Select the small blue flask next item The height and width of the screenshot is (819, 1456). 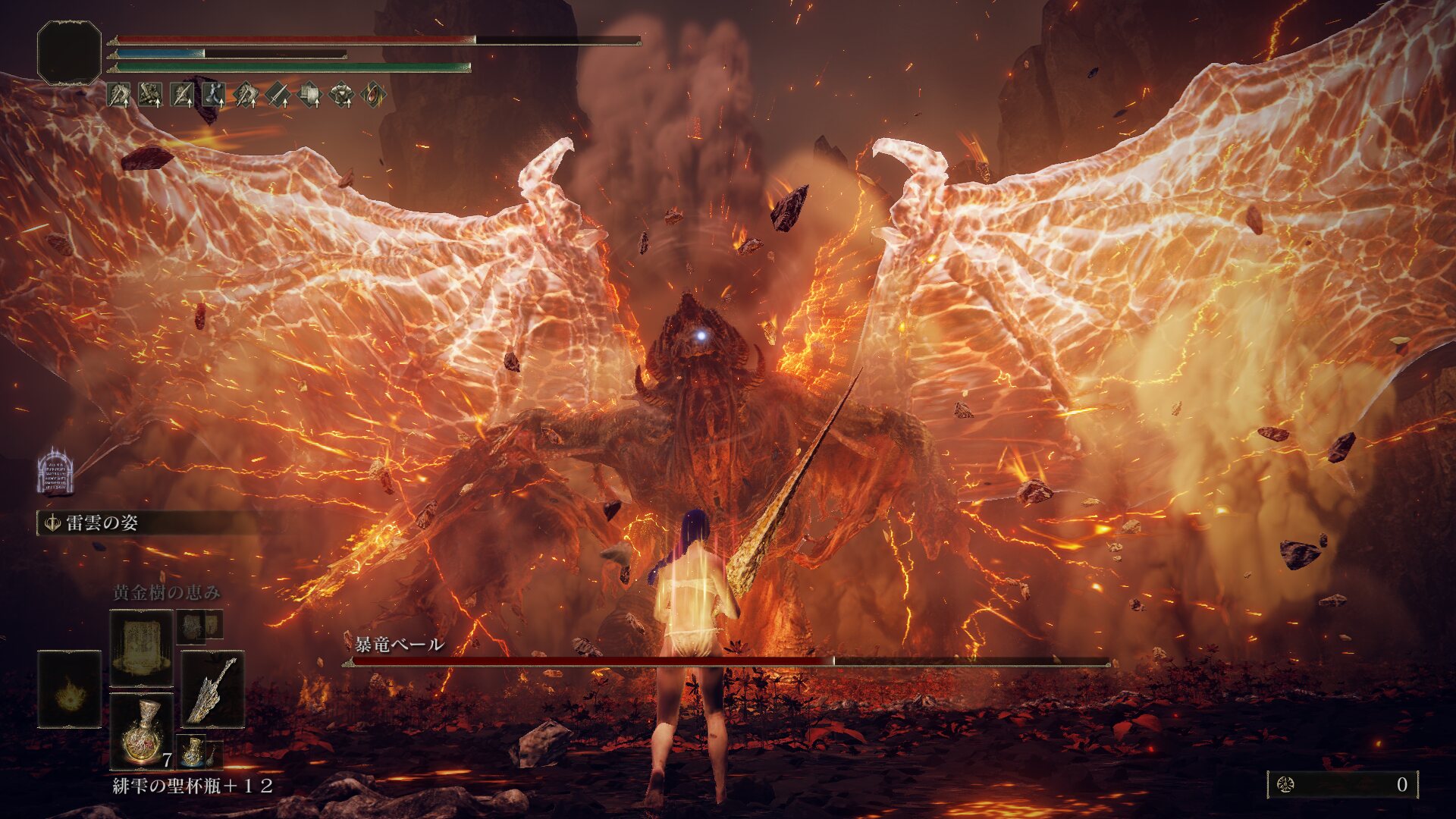[193, 751]
